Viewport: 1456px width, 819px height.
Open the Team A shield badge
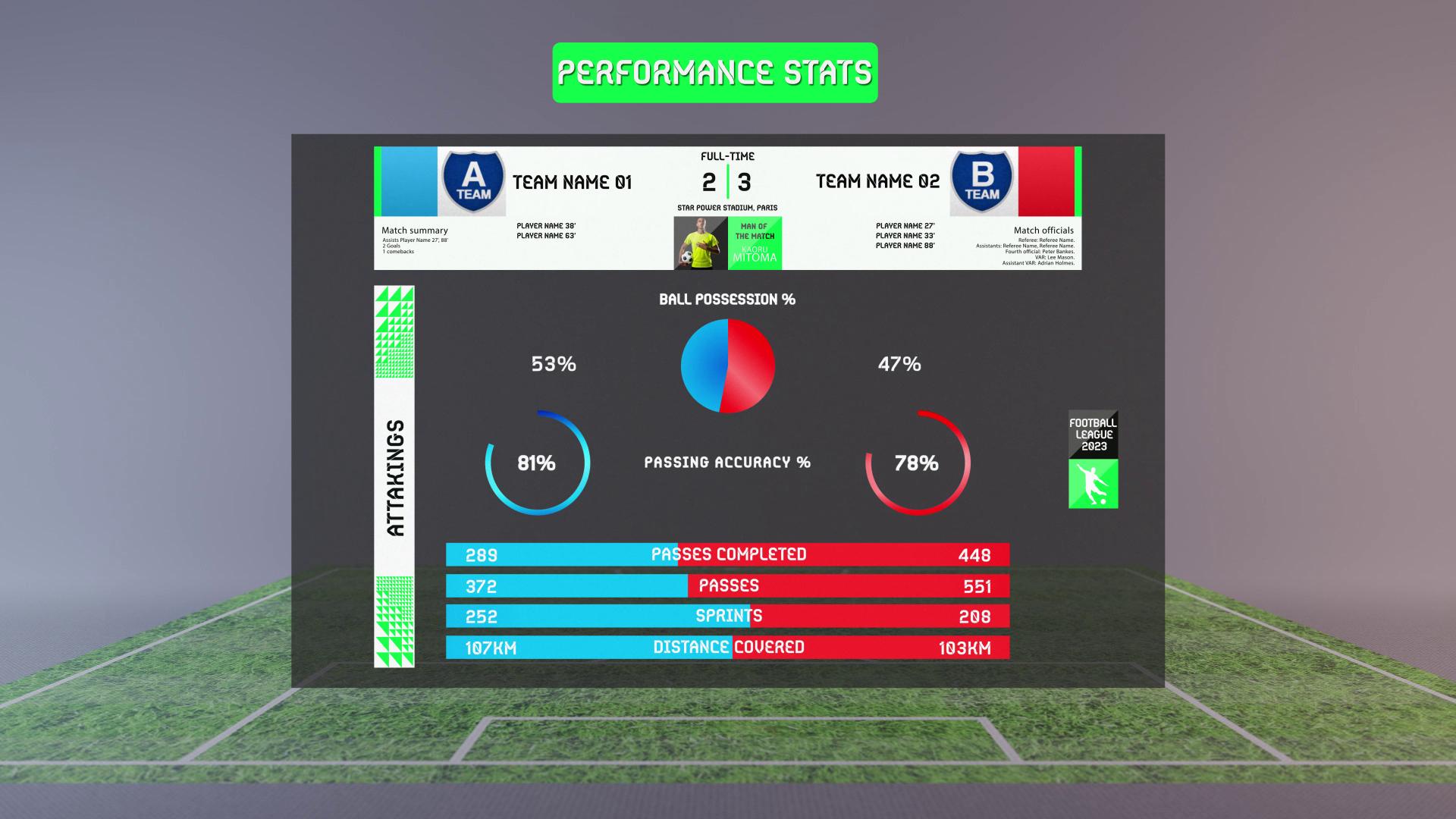click(x=473, y=181)
